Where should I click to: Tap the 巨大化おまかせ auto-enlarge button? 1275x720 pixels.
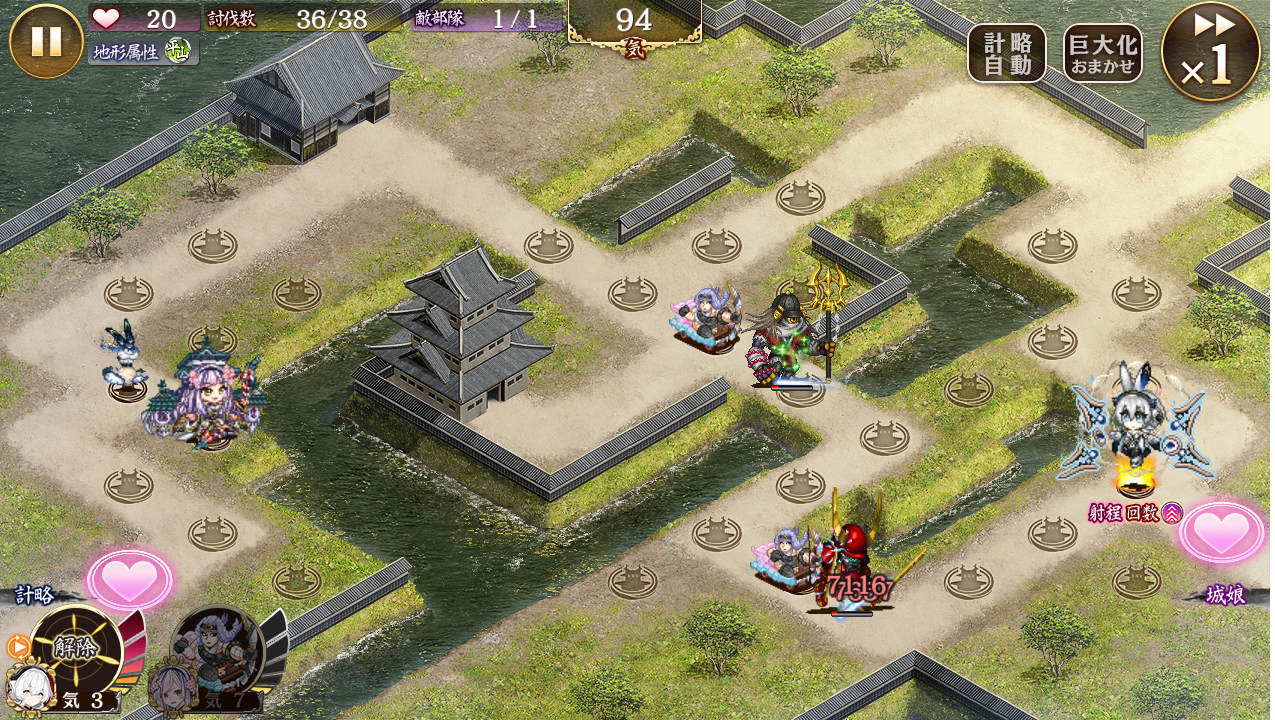(x=1102, y=54)
